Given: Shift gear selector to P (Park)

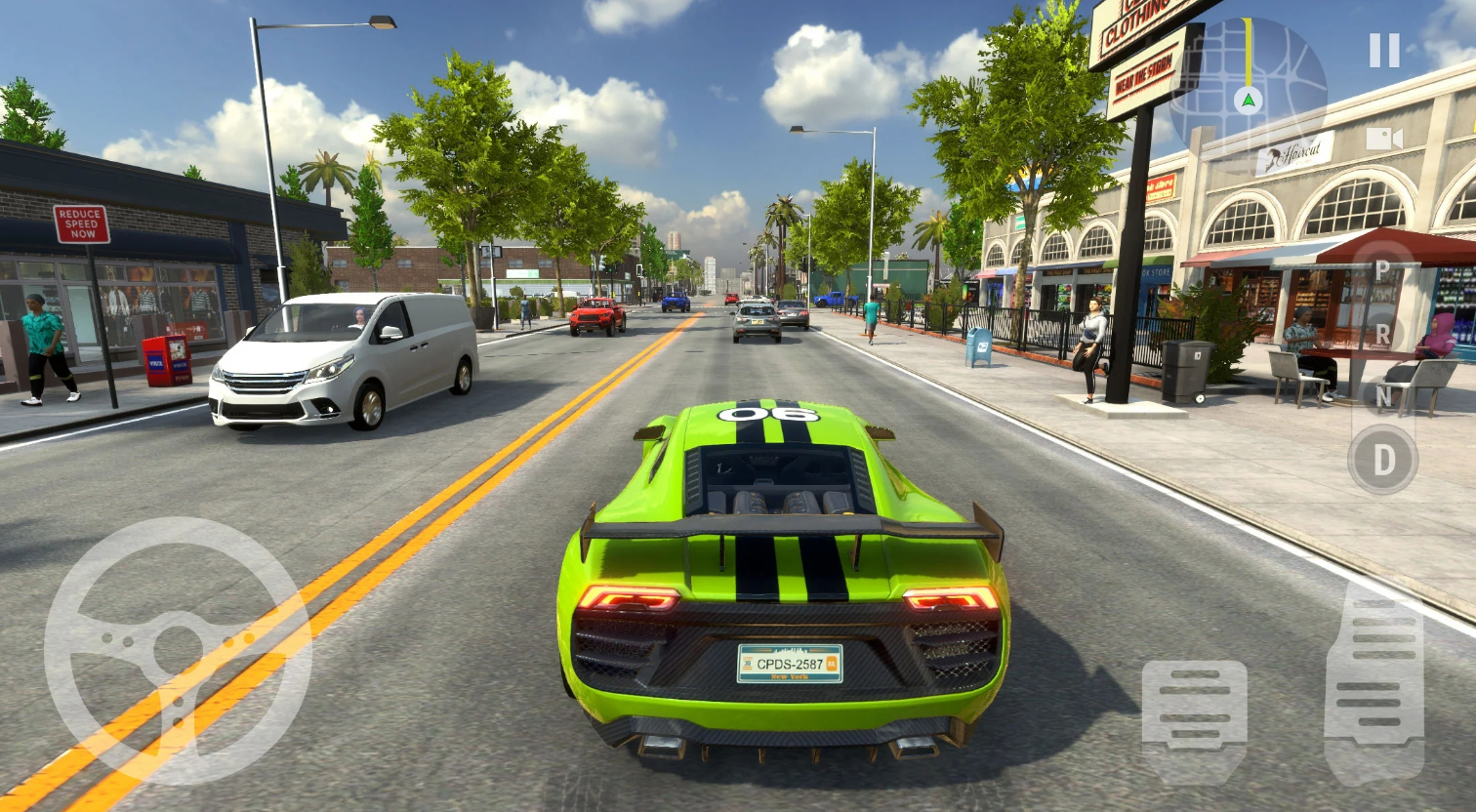Looking at the screenshot, I should [1382, 270].
